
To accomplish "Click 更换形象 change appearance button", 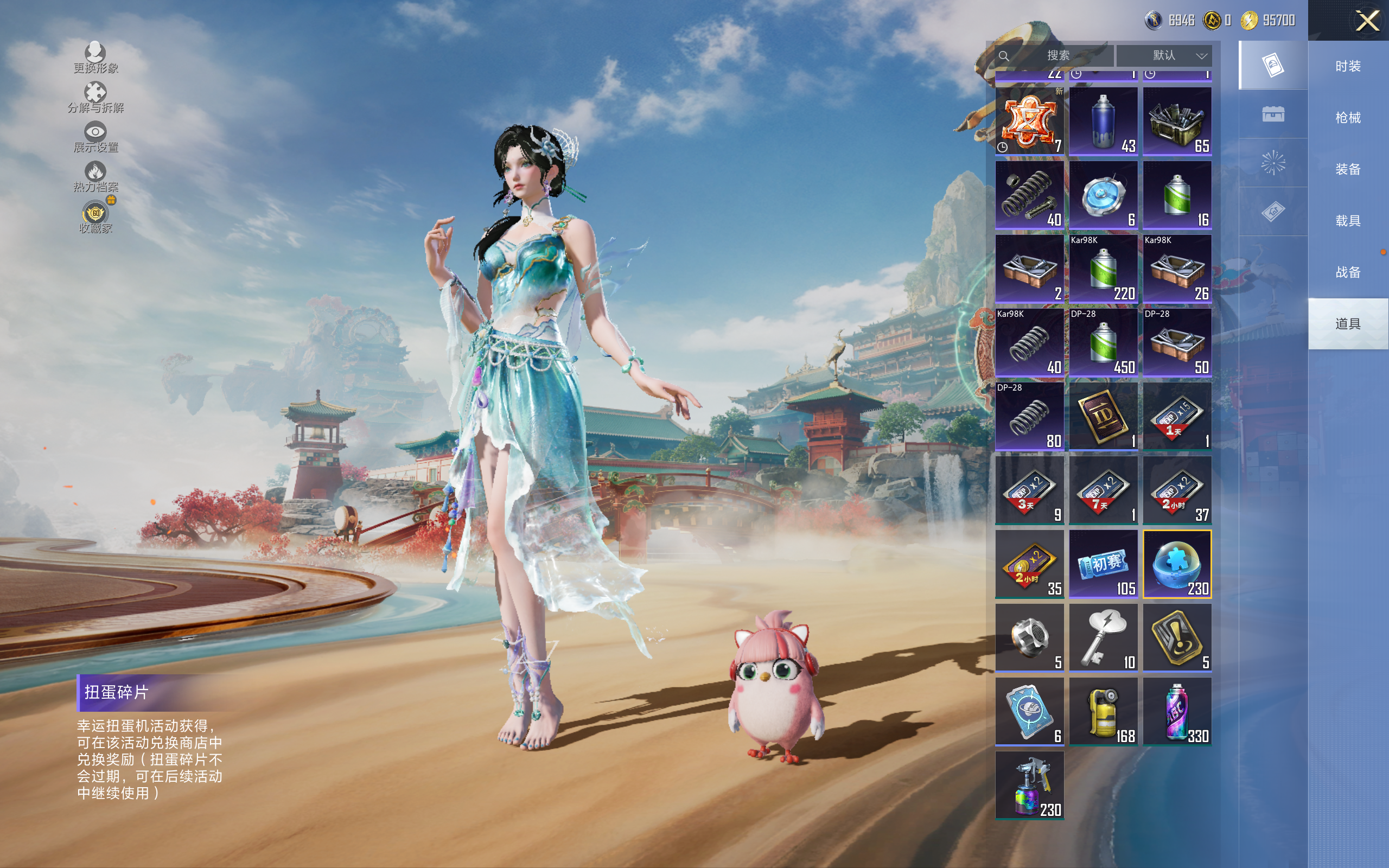I will point(95,58).
